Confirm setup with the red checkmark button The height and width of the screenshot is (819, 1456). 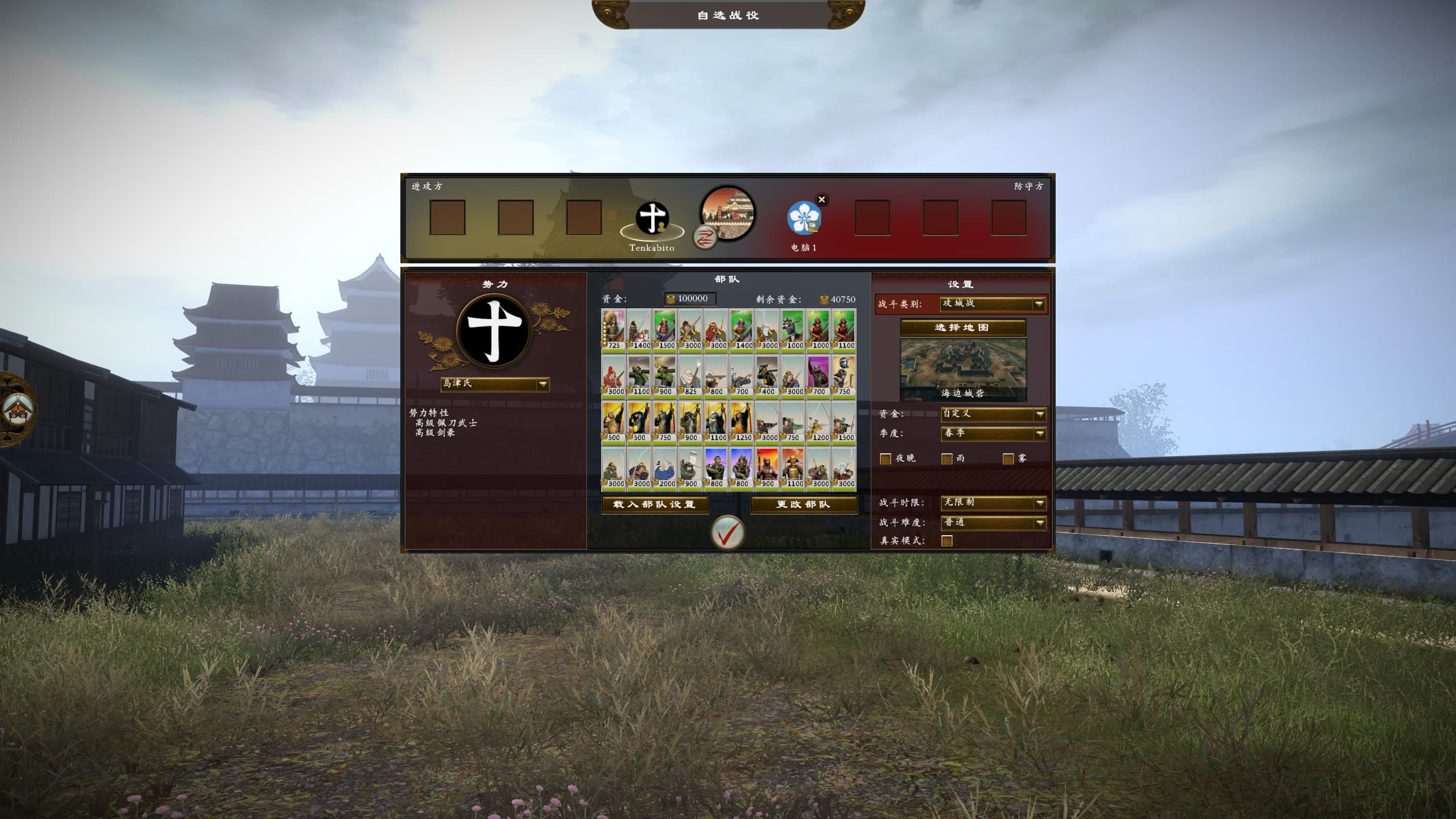point(727,533)
